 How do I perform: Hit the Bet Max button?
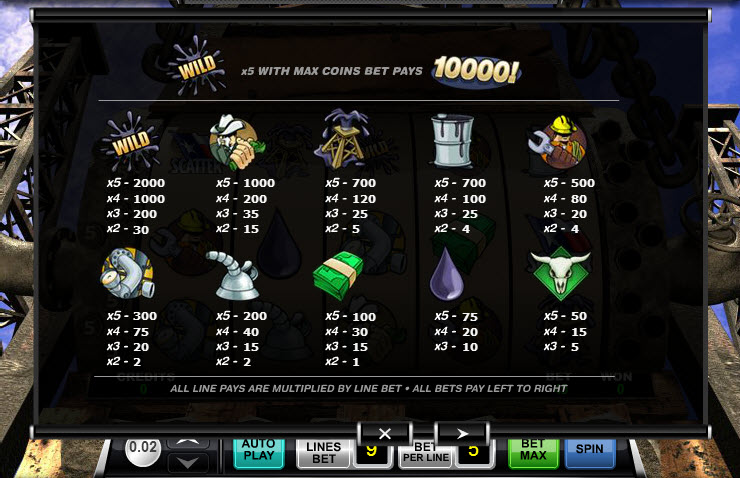coord(533,453)
